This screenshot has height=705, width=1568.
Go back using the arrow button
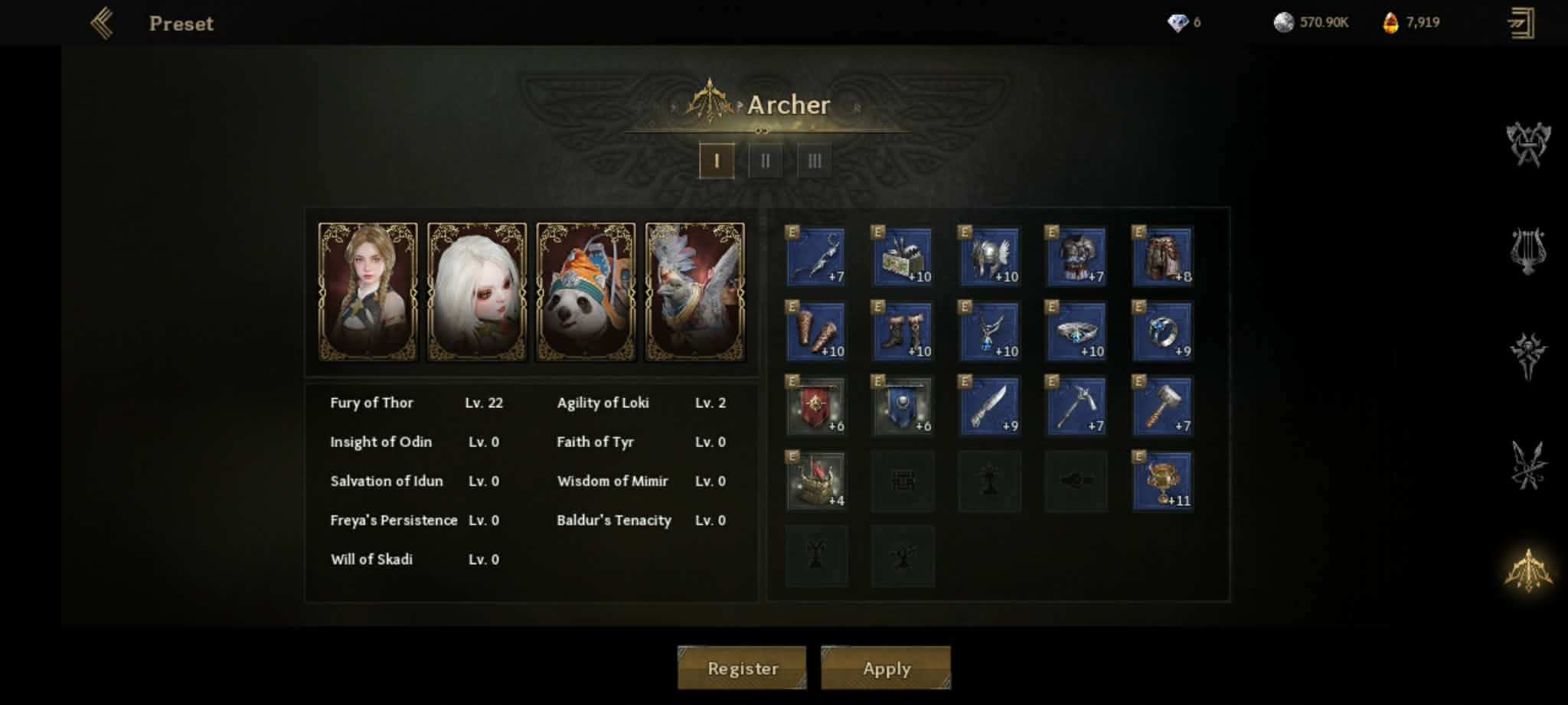tap(102, 23)
